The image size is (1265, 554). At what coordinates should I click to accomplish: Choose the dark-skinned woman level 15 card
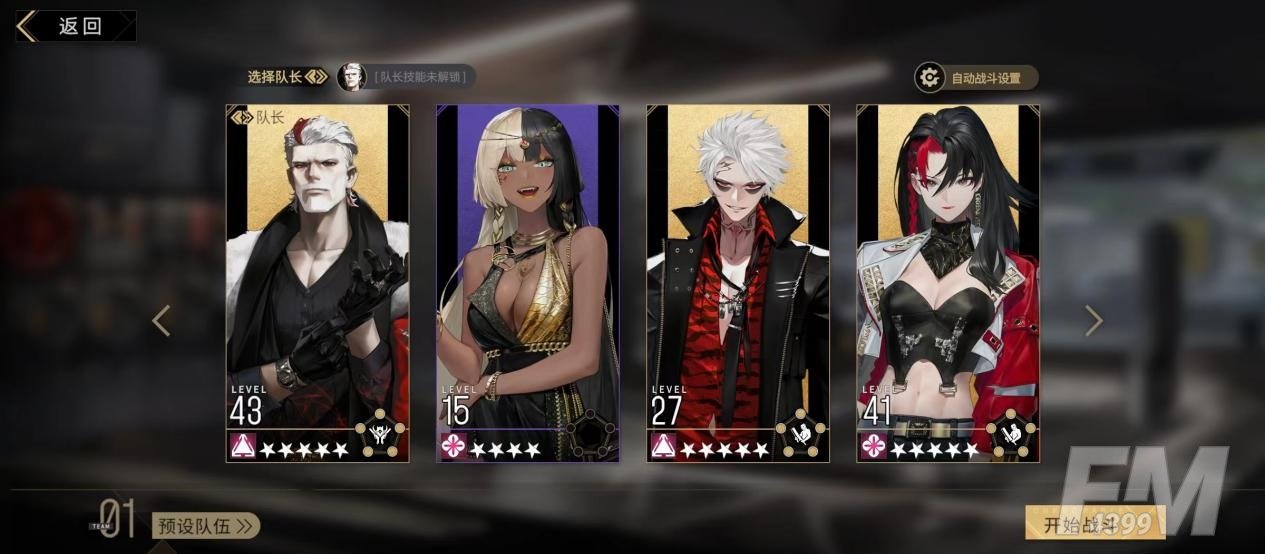tap(528, 283)
